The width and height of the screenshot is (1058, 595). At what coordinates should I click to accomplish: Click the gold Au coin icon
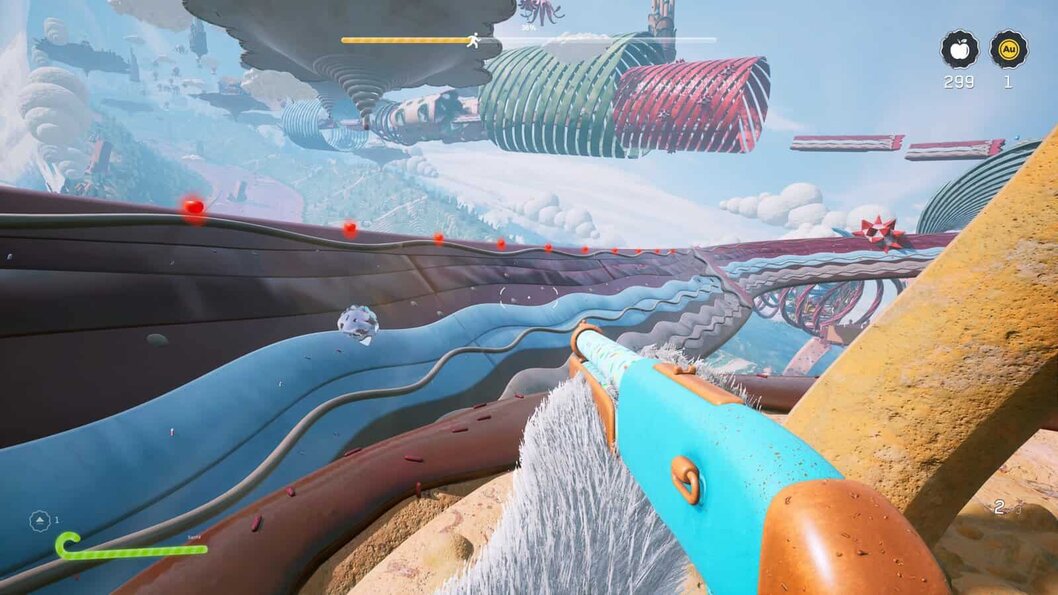[x=1008, y=49]
